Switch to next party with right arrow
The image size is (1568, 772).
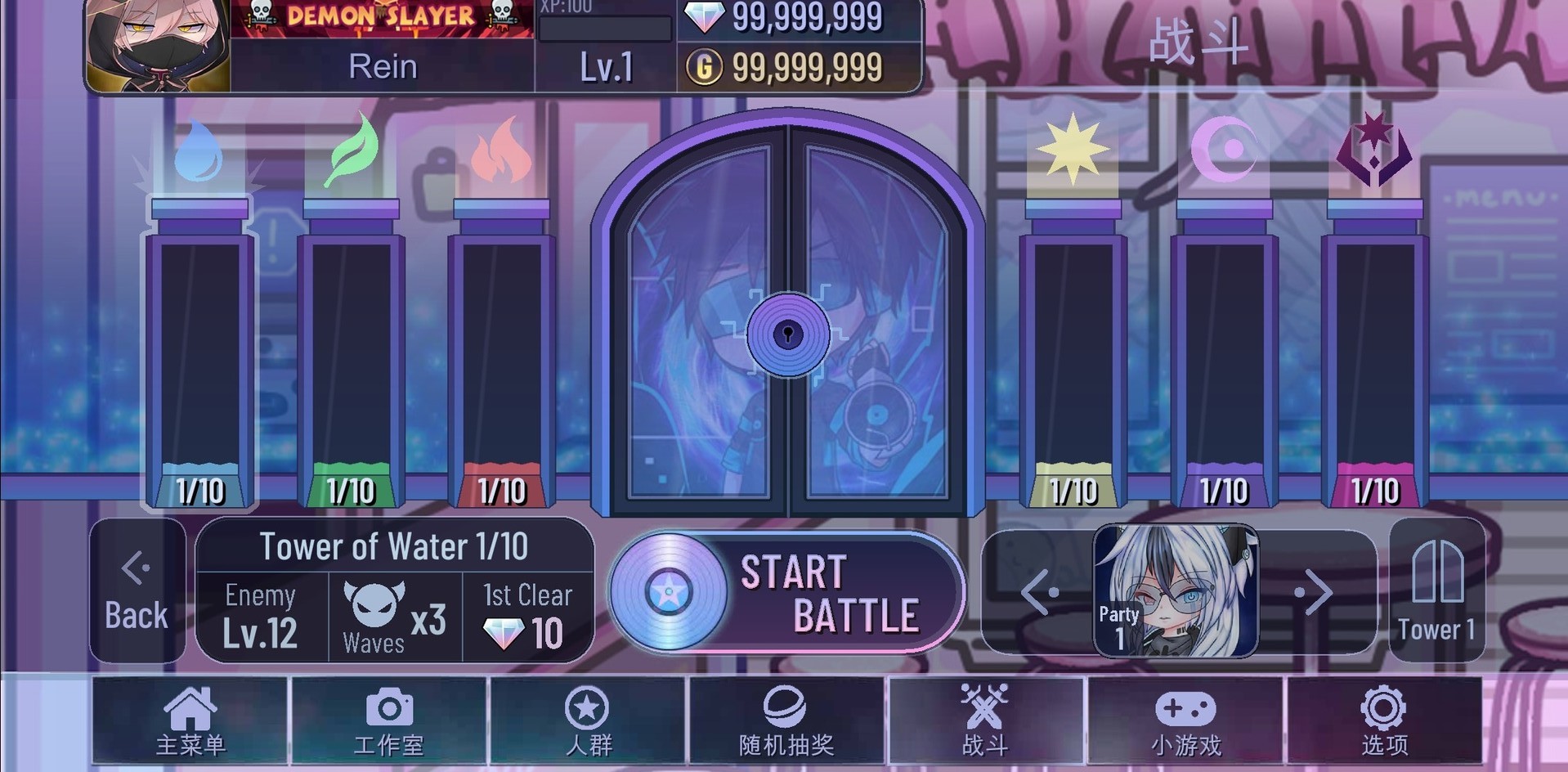coord(1316,591)
